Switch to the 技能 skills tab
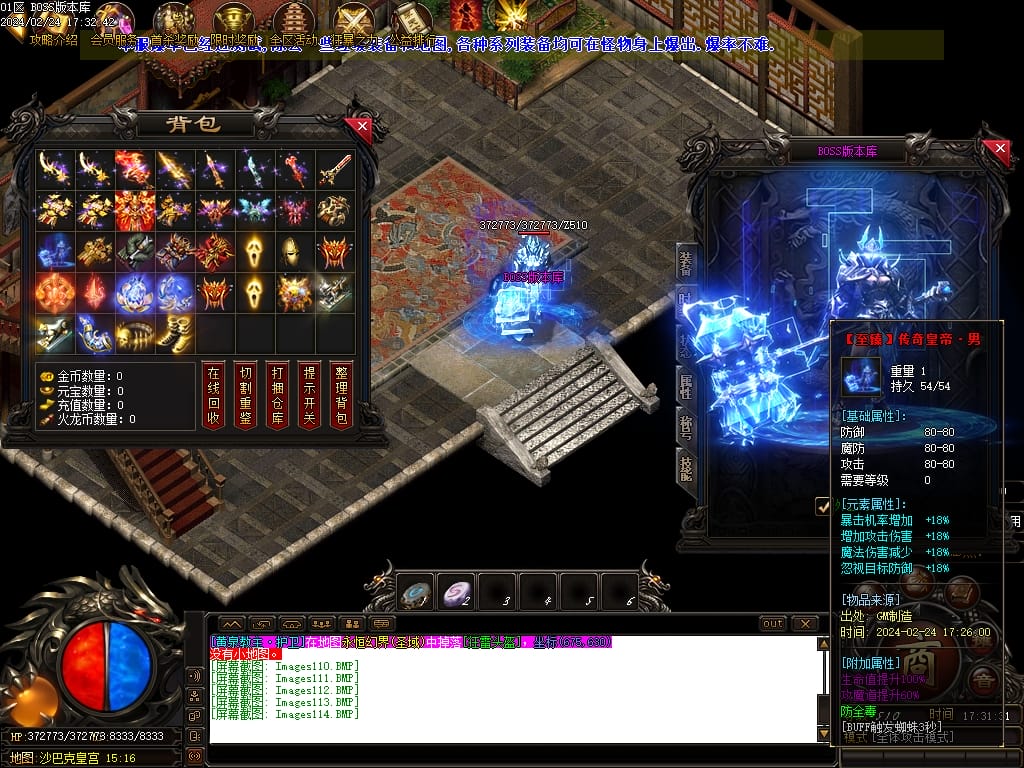The height and width of the screenshot is (768, 1024). (686, 466)
